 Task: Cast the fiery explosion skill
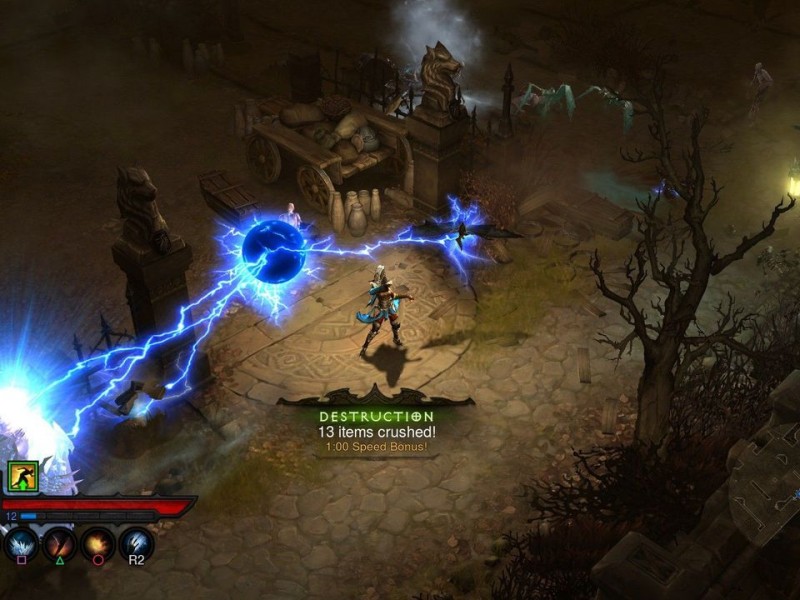point(98,544)
